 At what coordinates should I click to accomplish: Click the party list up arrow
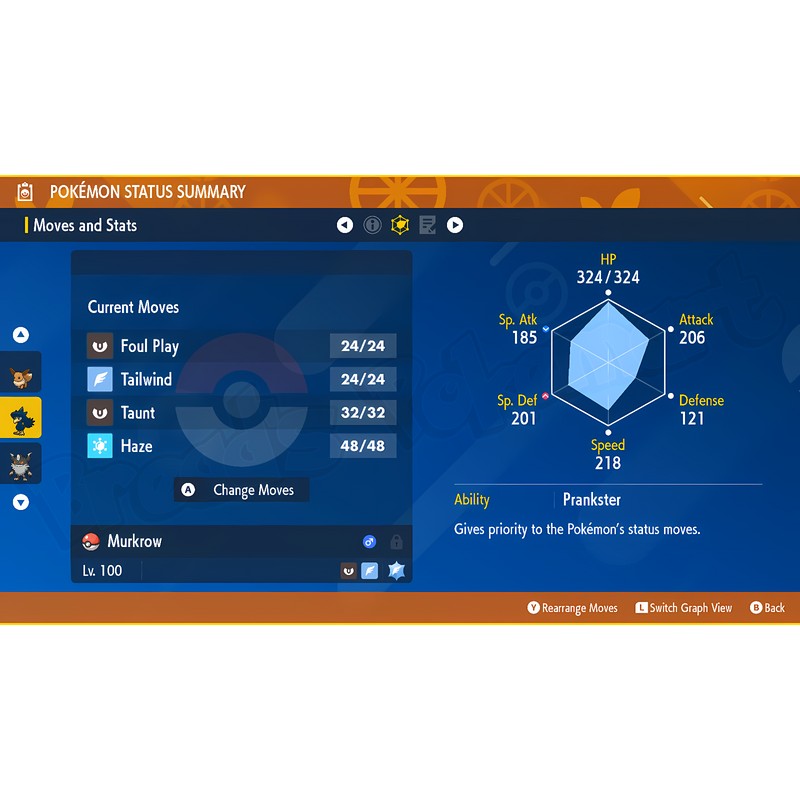(21, 336)
